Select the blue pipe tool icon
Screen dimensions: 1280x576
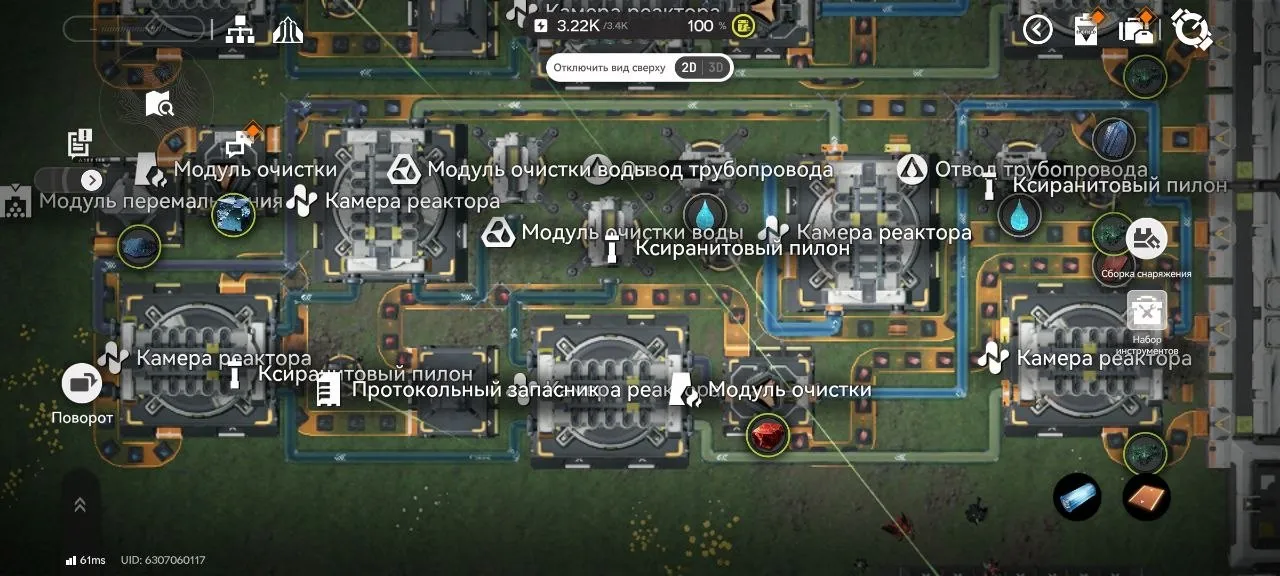click(1077, 497)
